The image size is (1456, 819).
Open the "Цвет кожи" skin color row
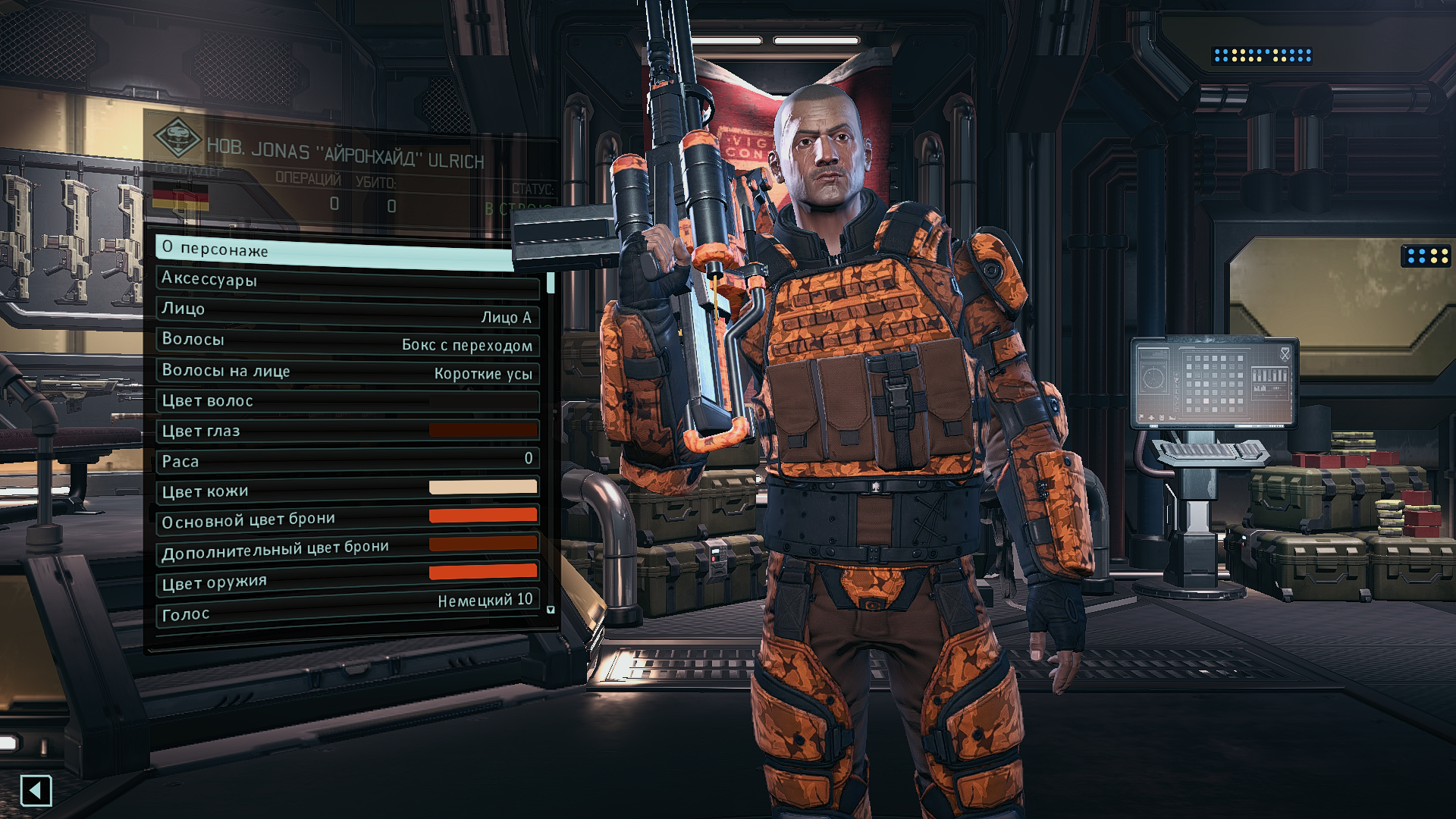point(347,490)
